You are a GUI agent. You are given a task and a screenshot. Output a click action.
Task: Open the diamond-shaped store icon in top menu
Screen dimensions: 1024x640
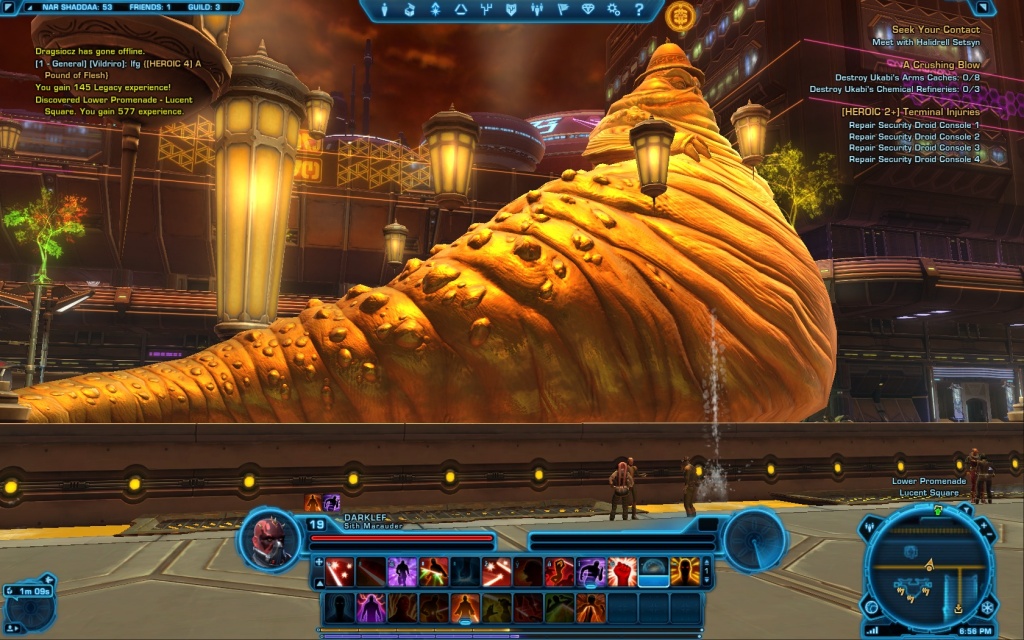click(x=588, y=10)
